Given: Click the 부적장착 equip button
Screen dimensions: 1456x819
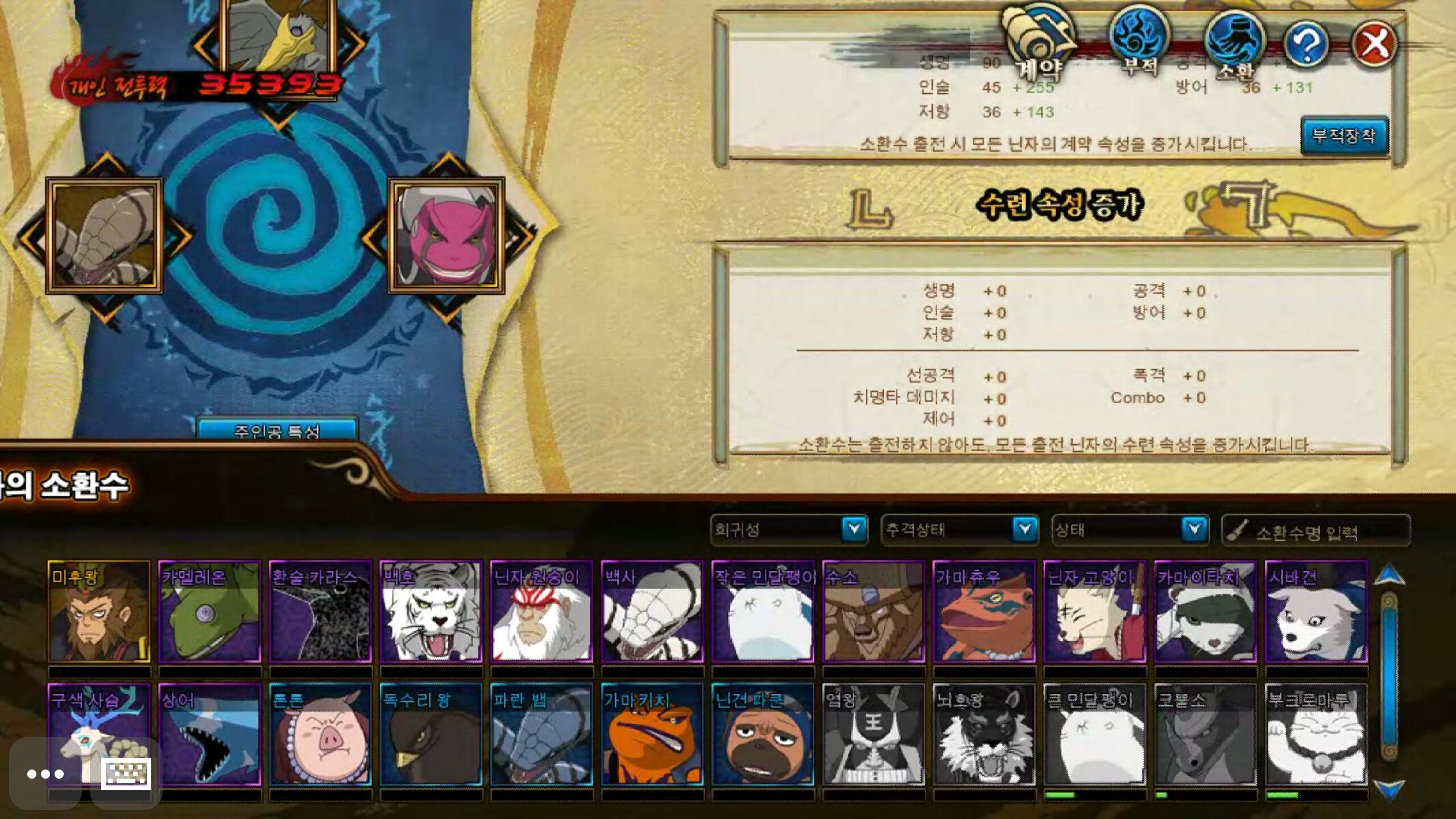Looking at the screenshot, I should [x=1345, y=135].
